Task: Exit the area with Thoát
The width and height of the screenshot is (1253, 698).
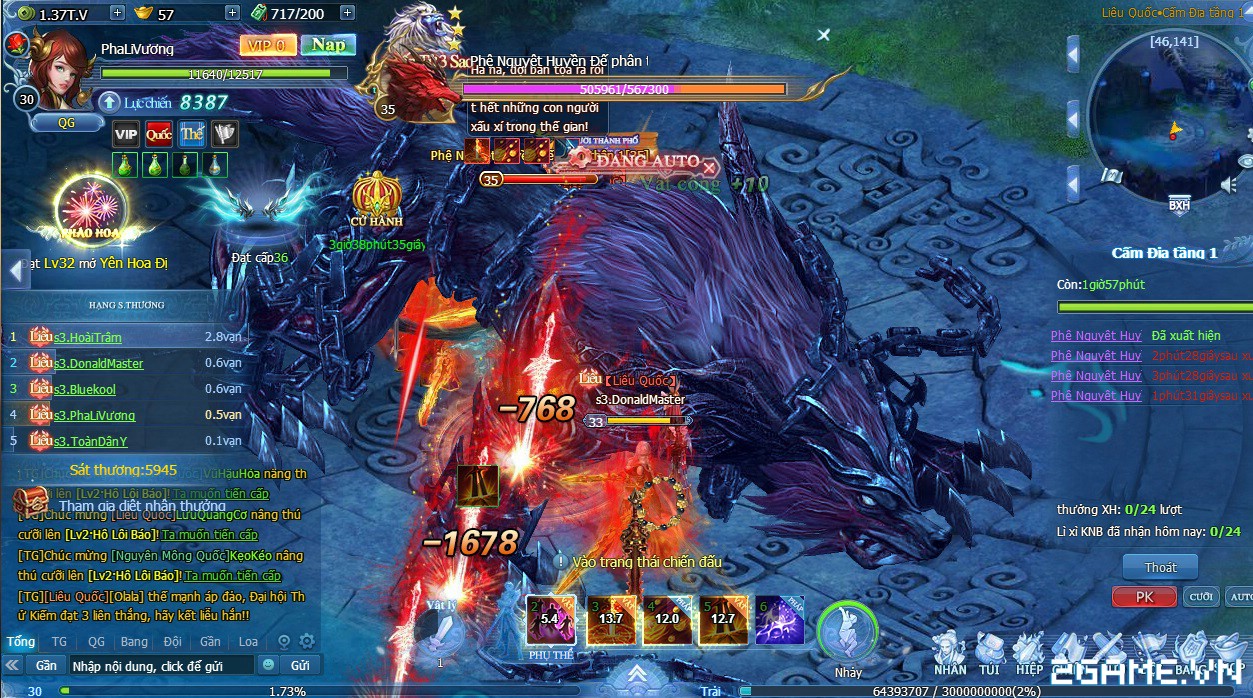Action: coord(1160,567)
